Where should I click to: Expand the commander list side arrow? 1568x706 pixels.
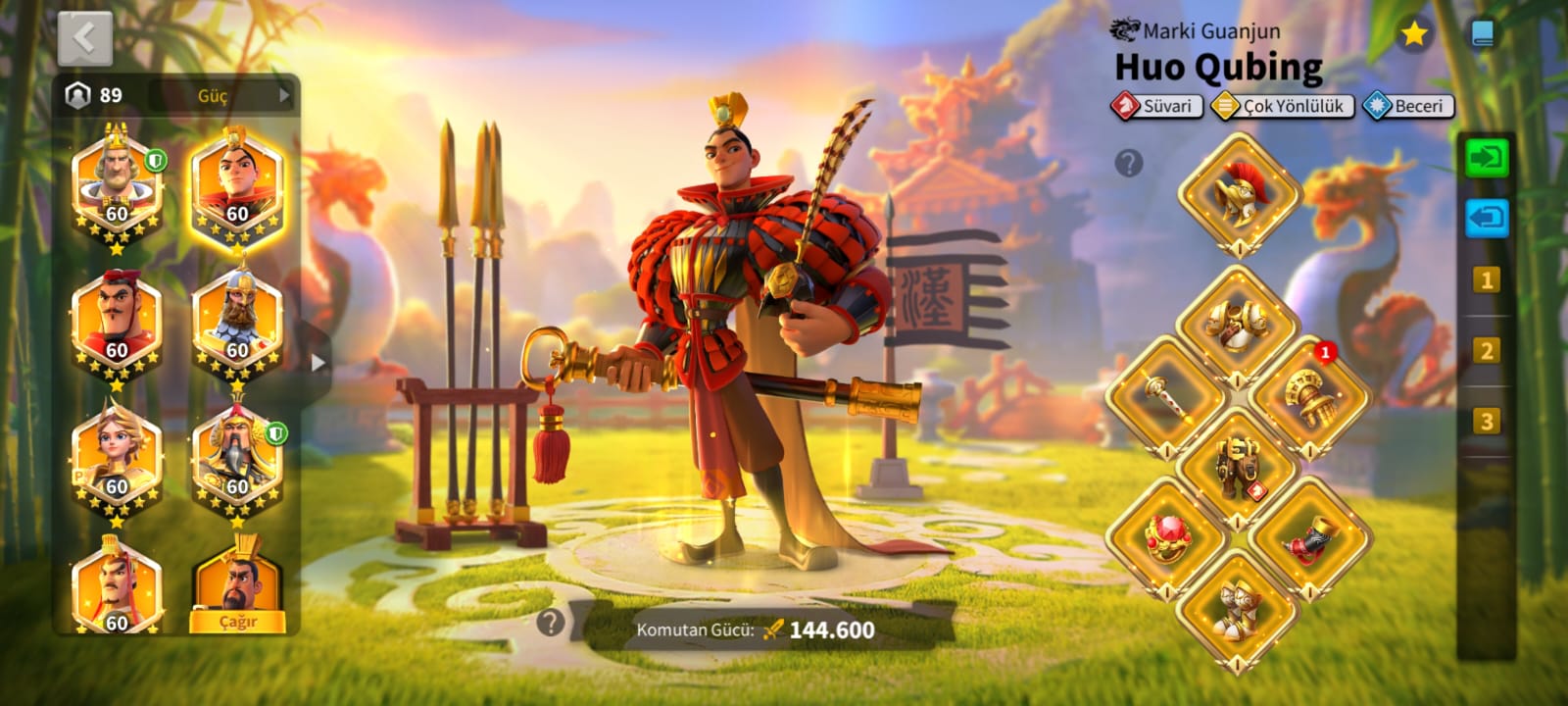tap(318, 362)
